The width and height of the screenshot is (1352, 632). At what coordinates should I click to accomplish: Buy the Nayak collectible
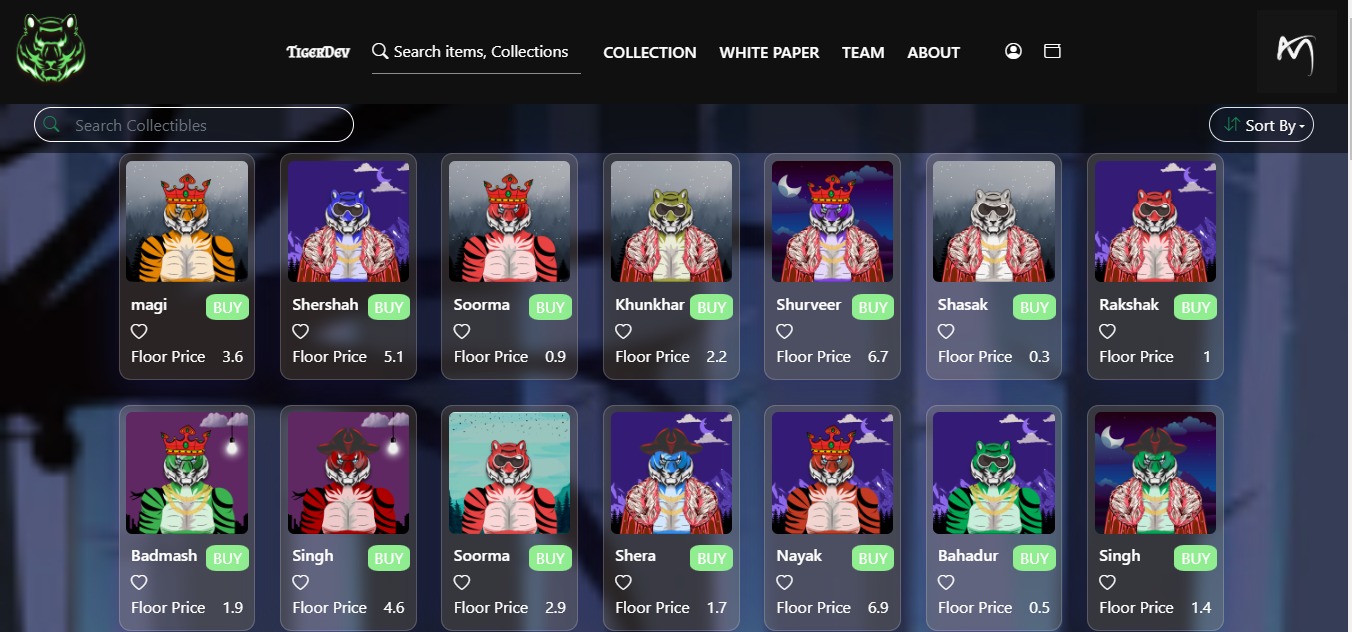[x=873, y=558]
